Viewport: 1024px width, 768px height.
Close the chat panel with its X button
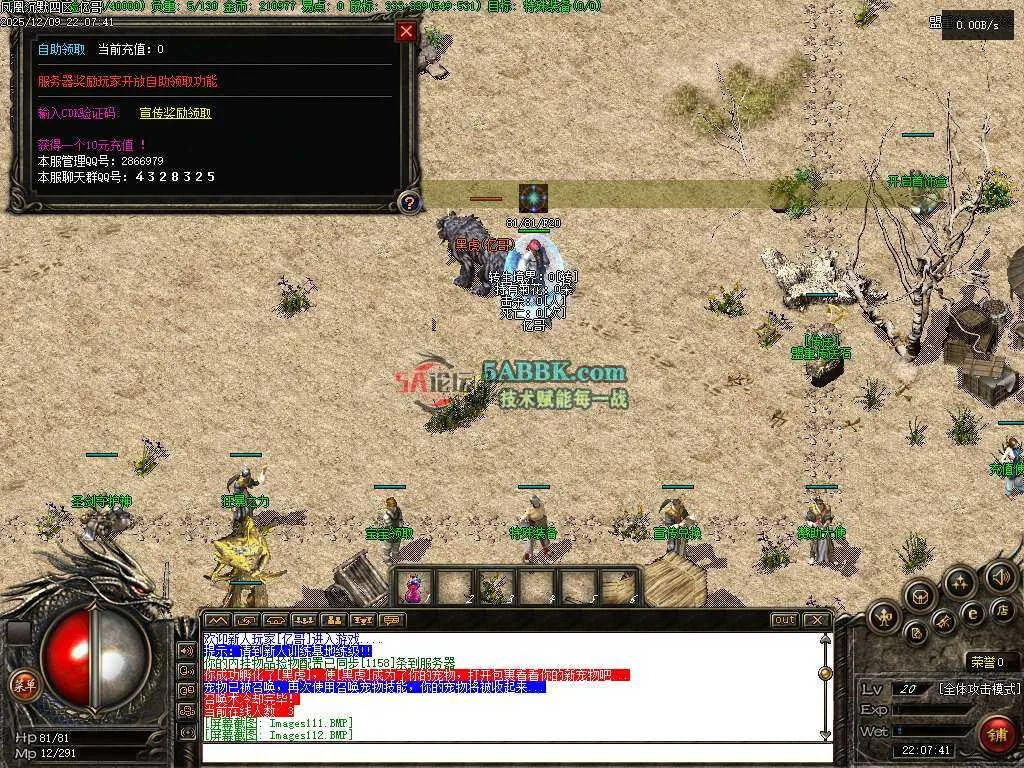tap(816, 620)
